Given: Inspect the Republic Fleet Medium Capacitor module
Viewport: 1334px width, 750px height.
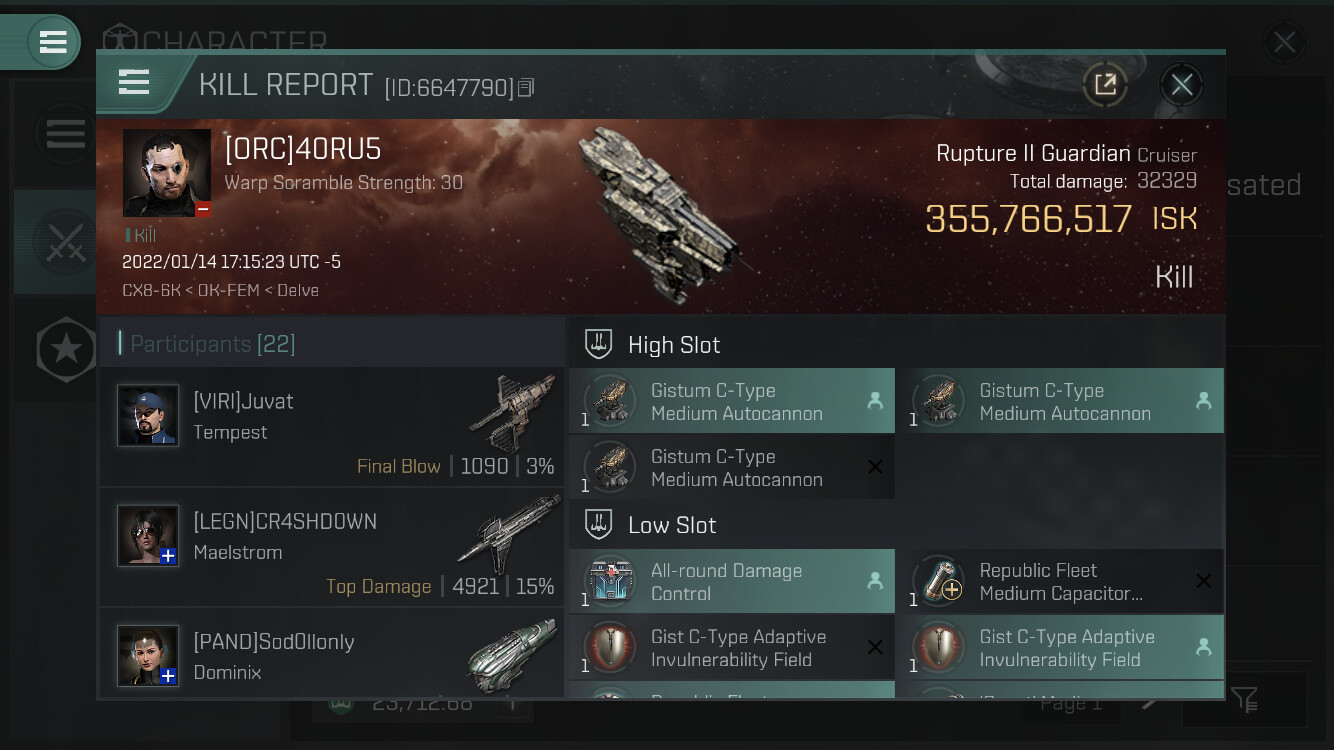Looking at the screenshot, I should coord(1060,582).
